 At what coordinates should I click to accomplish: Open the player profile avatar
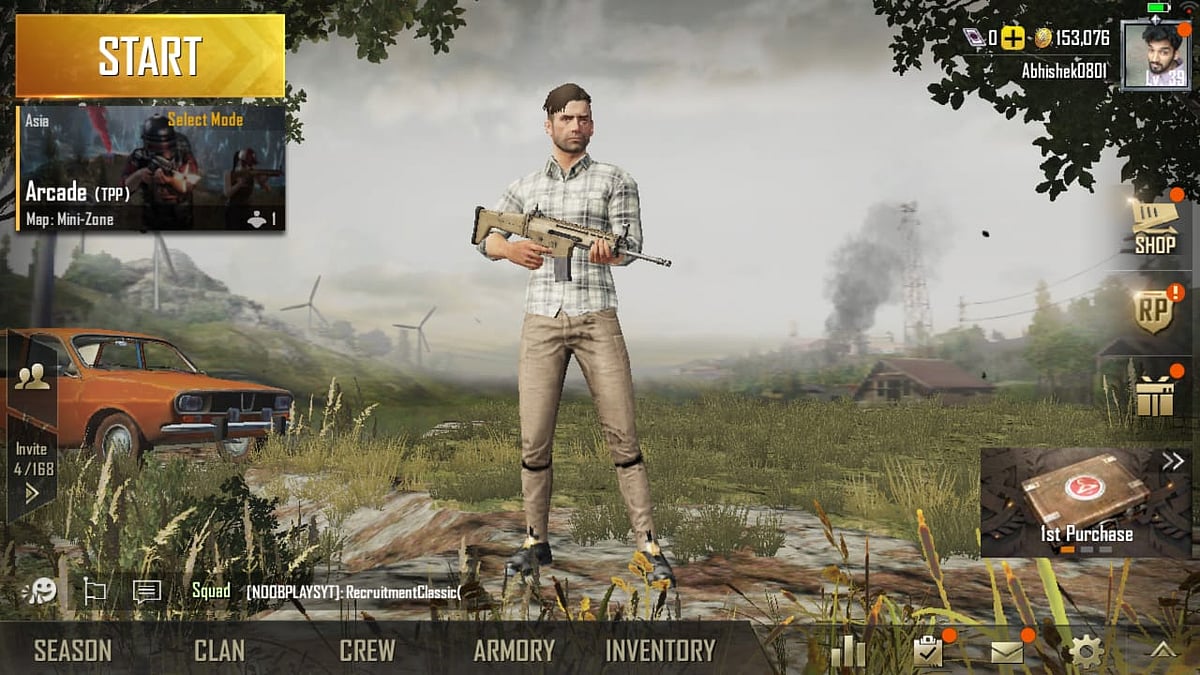tap(1155, 56)
